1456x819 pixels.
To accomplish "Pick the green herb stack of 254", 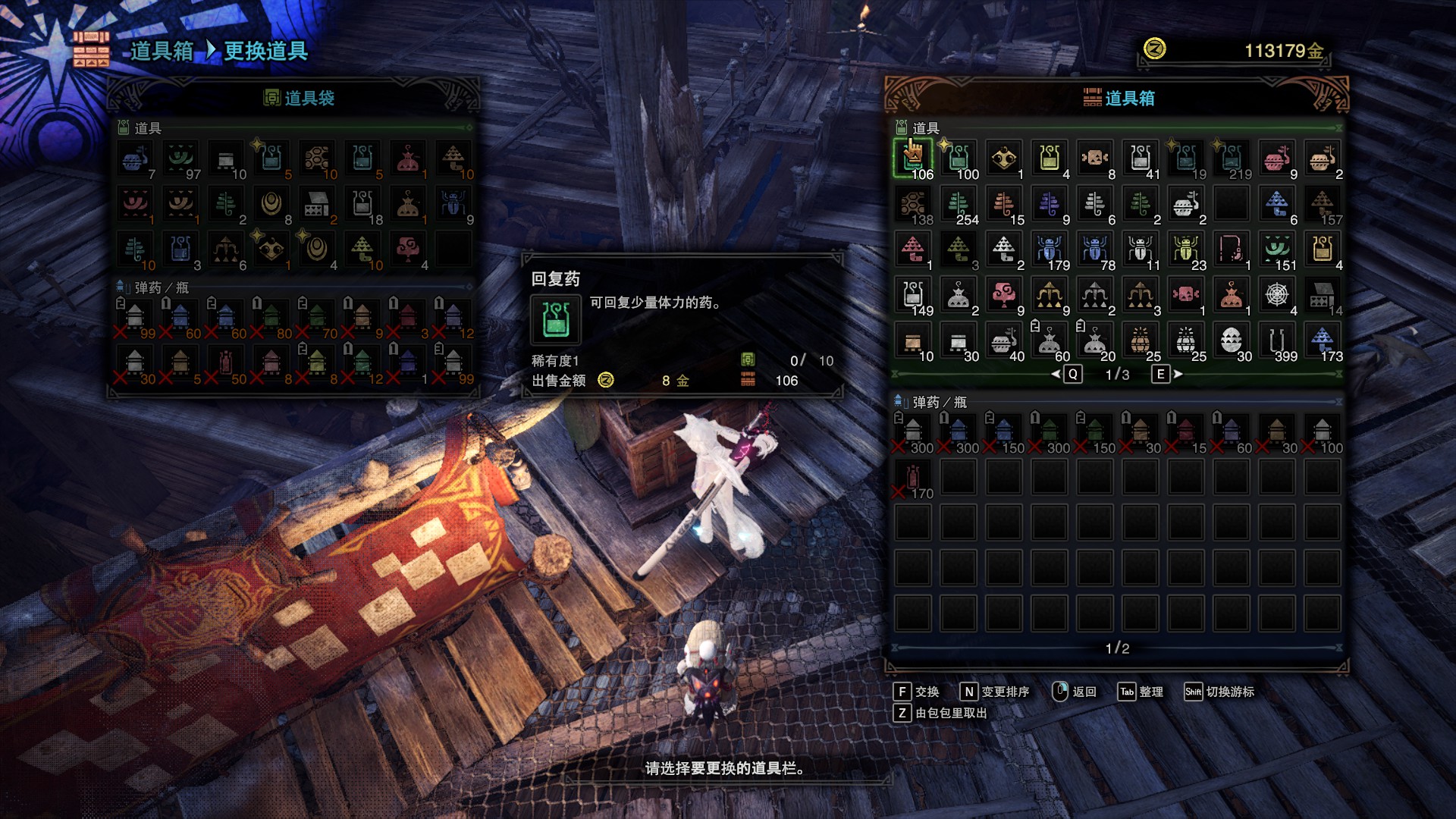I will (959, 205).
